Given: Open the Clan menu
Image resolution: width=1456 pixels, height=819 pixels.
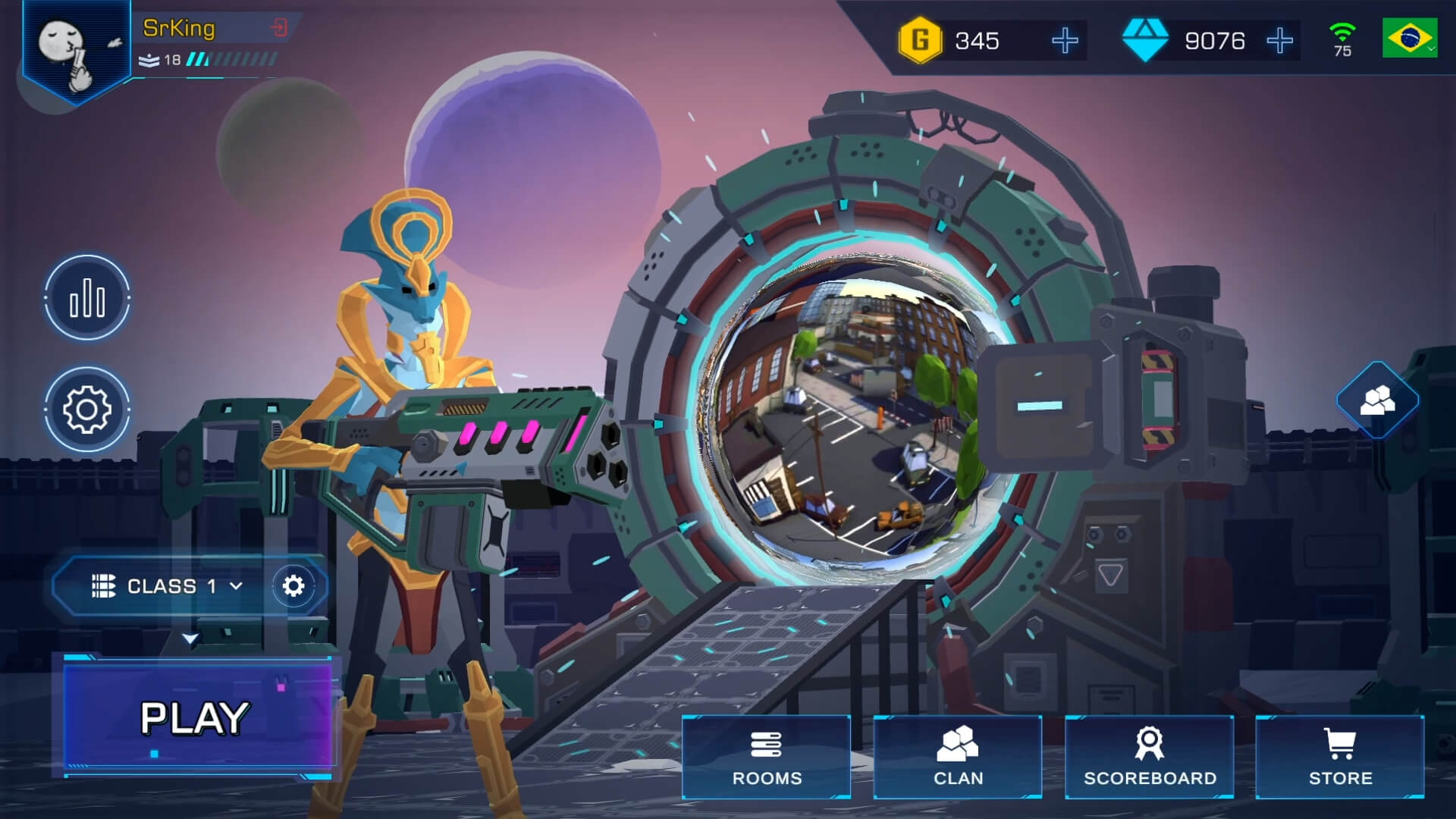Looking at the screenshot, I should pos(957,757).
